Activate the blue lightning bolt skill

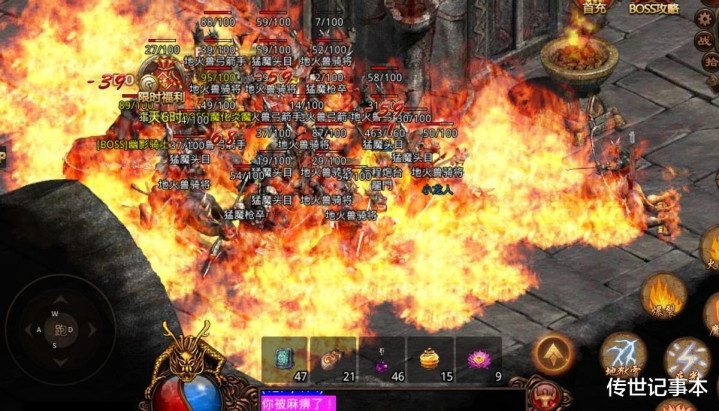coord(686,360)
